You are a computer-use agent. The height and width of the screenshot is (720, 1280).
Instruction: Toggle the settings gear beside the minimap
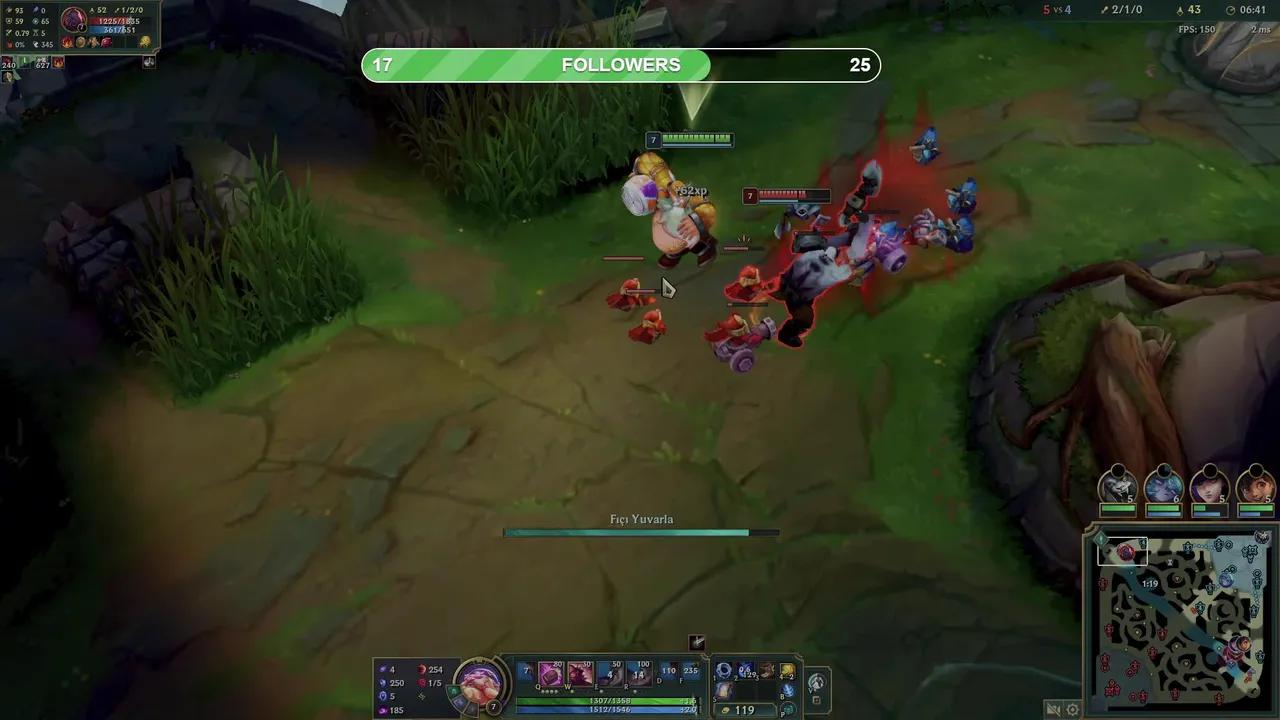[x=1072, y=708]
